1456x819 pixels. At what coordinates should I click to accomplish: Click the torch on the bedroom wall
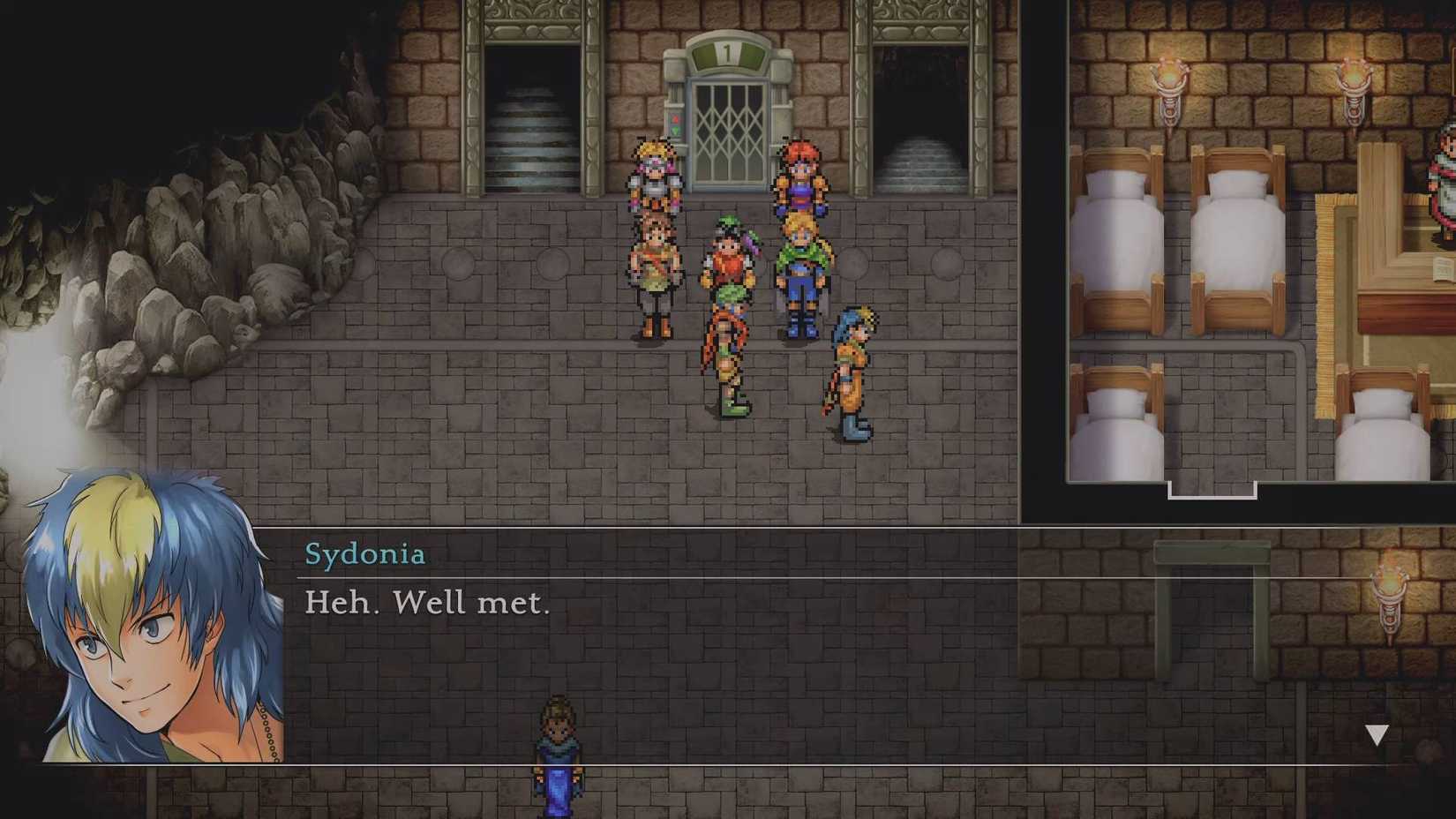[1171, 75]
